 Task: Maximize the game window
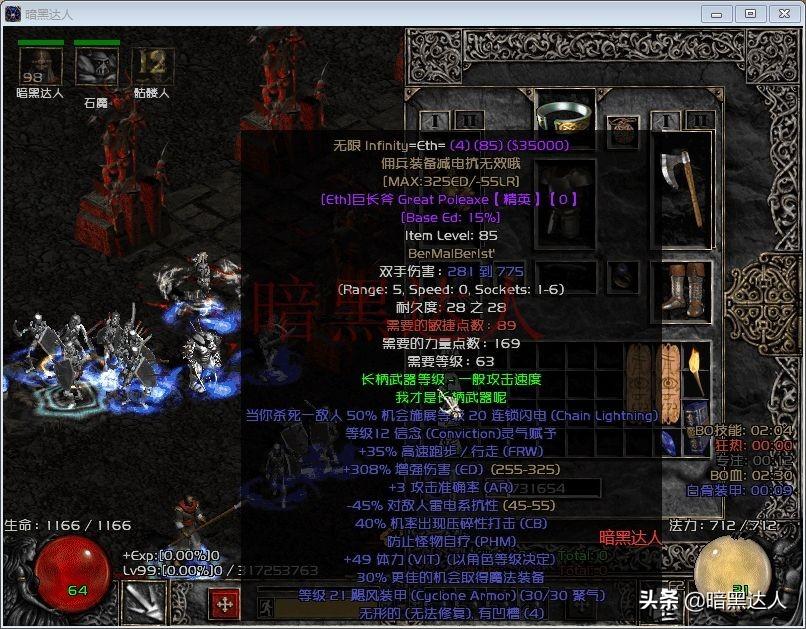pyautogui.click(x=751, y=14)
